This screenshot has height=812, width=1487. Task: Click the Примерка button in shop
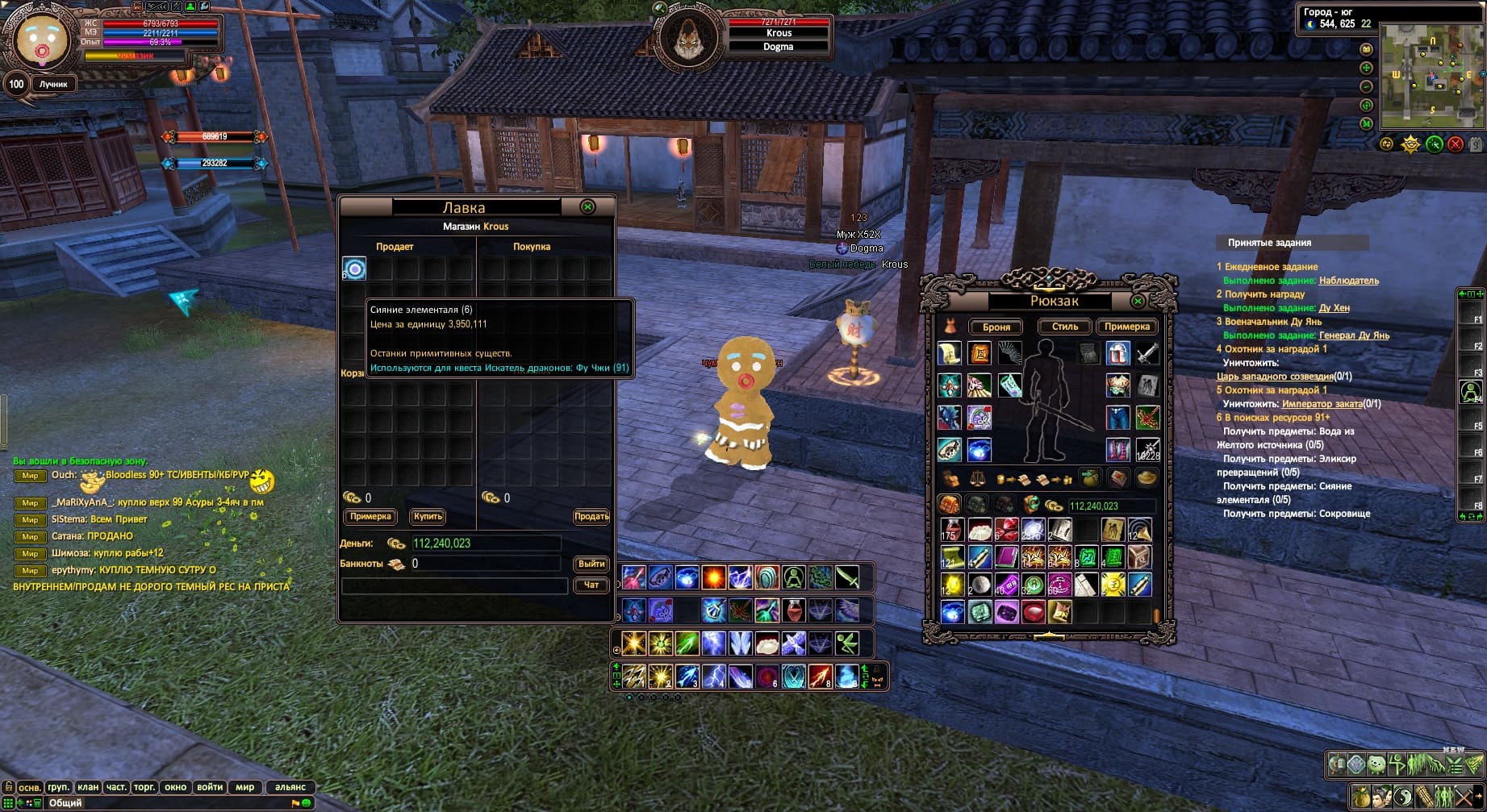pyautogui.click(x=370, y=517)
